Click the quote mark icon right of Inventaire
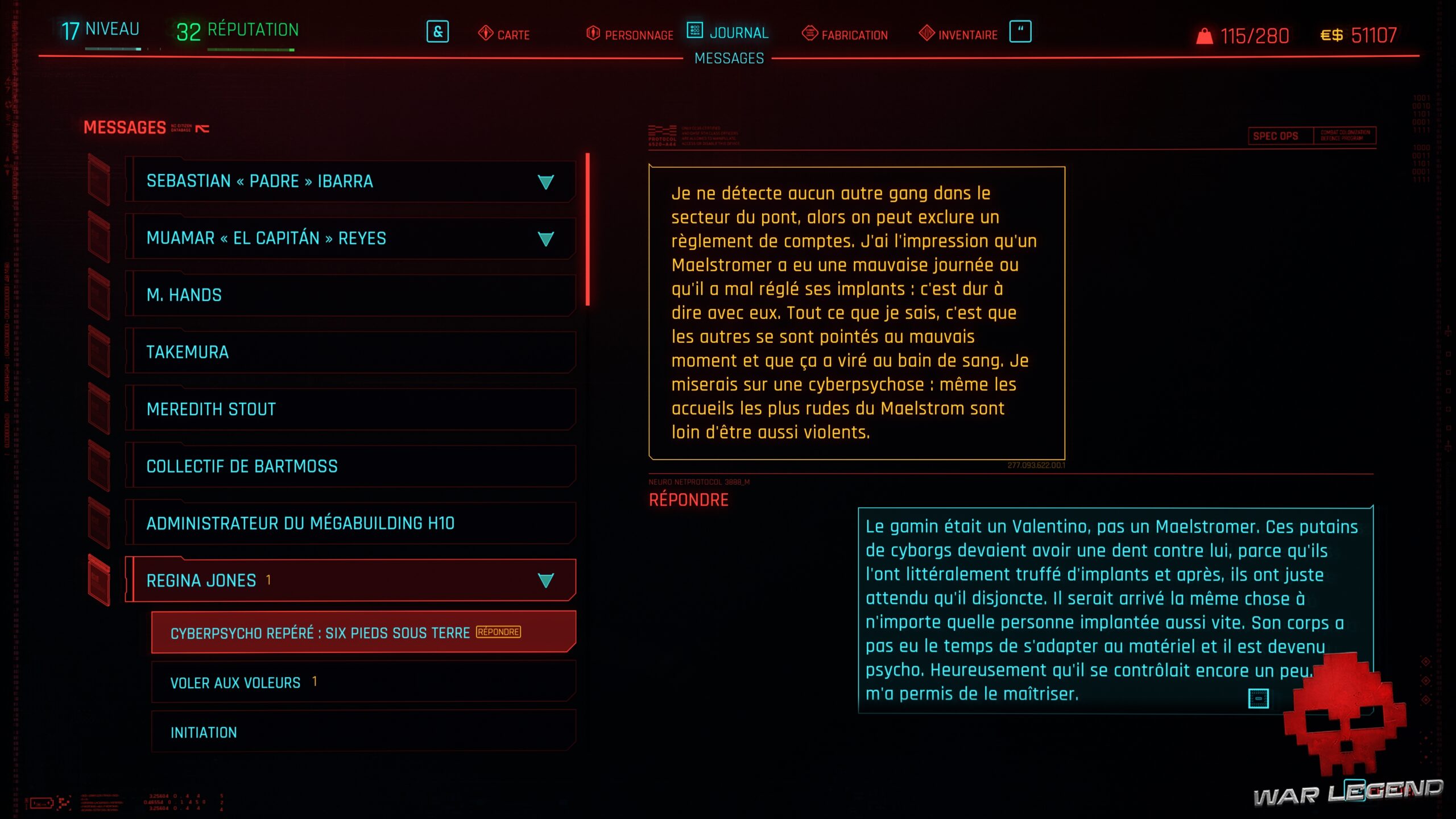This screenshot has height=819, width=1456. [1022, 32]
